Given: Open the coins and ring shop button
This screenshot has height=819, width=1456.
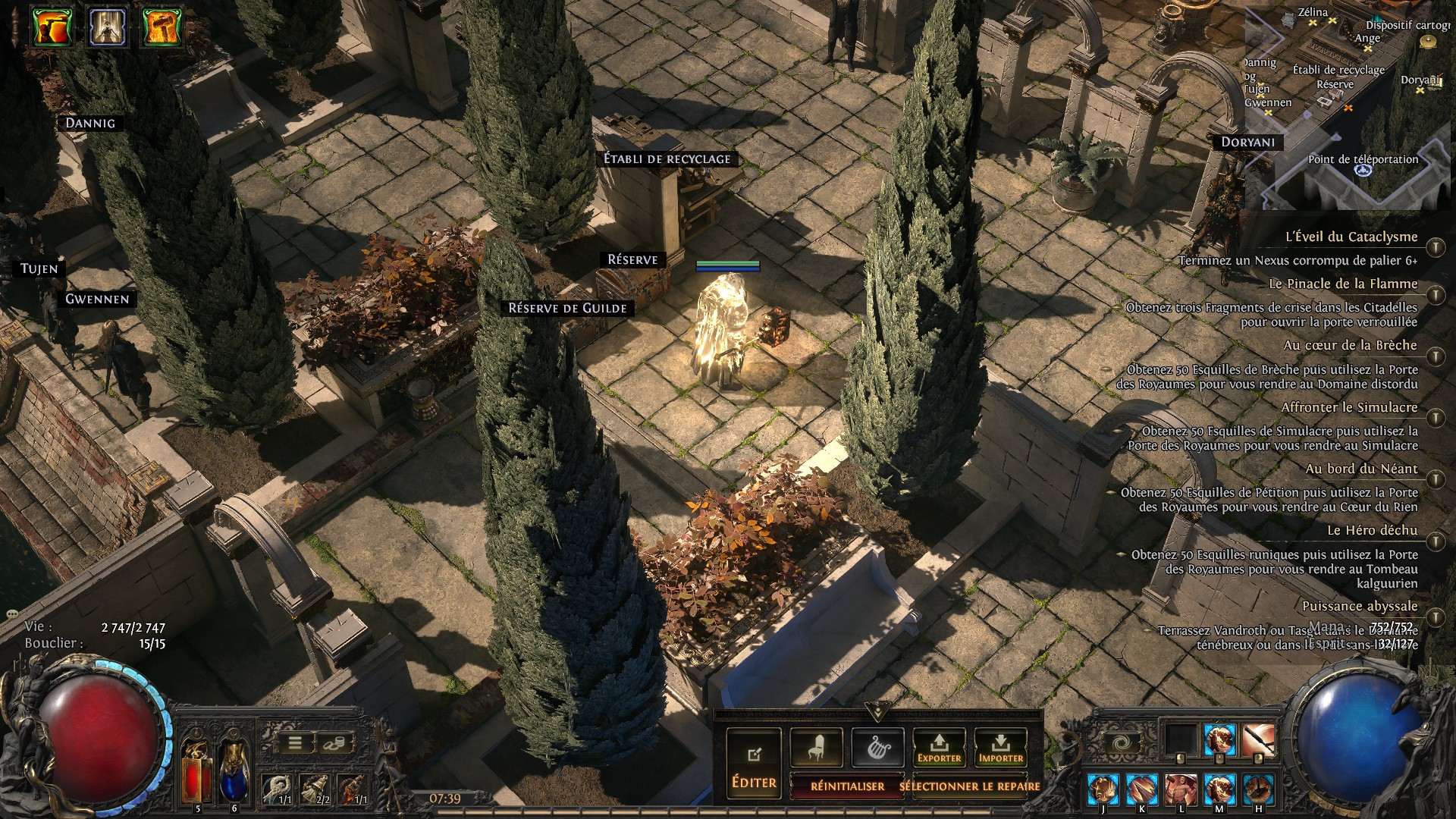Looking at the screenshot, I should click(x=336, y=742).
